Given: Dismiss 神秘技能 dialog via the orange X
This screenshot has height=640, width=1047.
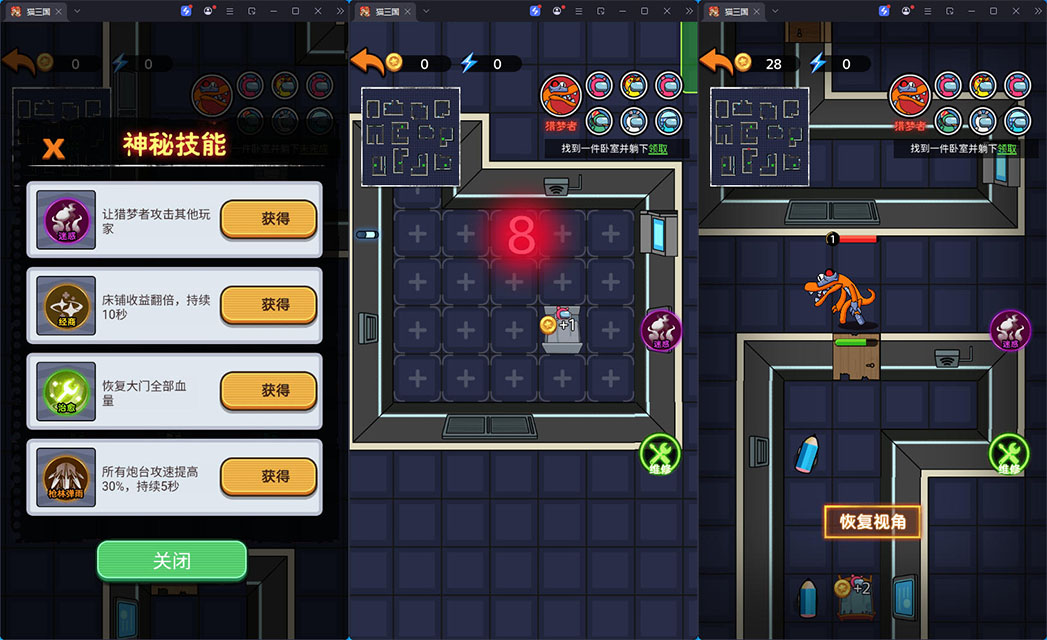Looking at the screenshot, I should tap(53, 148).
